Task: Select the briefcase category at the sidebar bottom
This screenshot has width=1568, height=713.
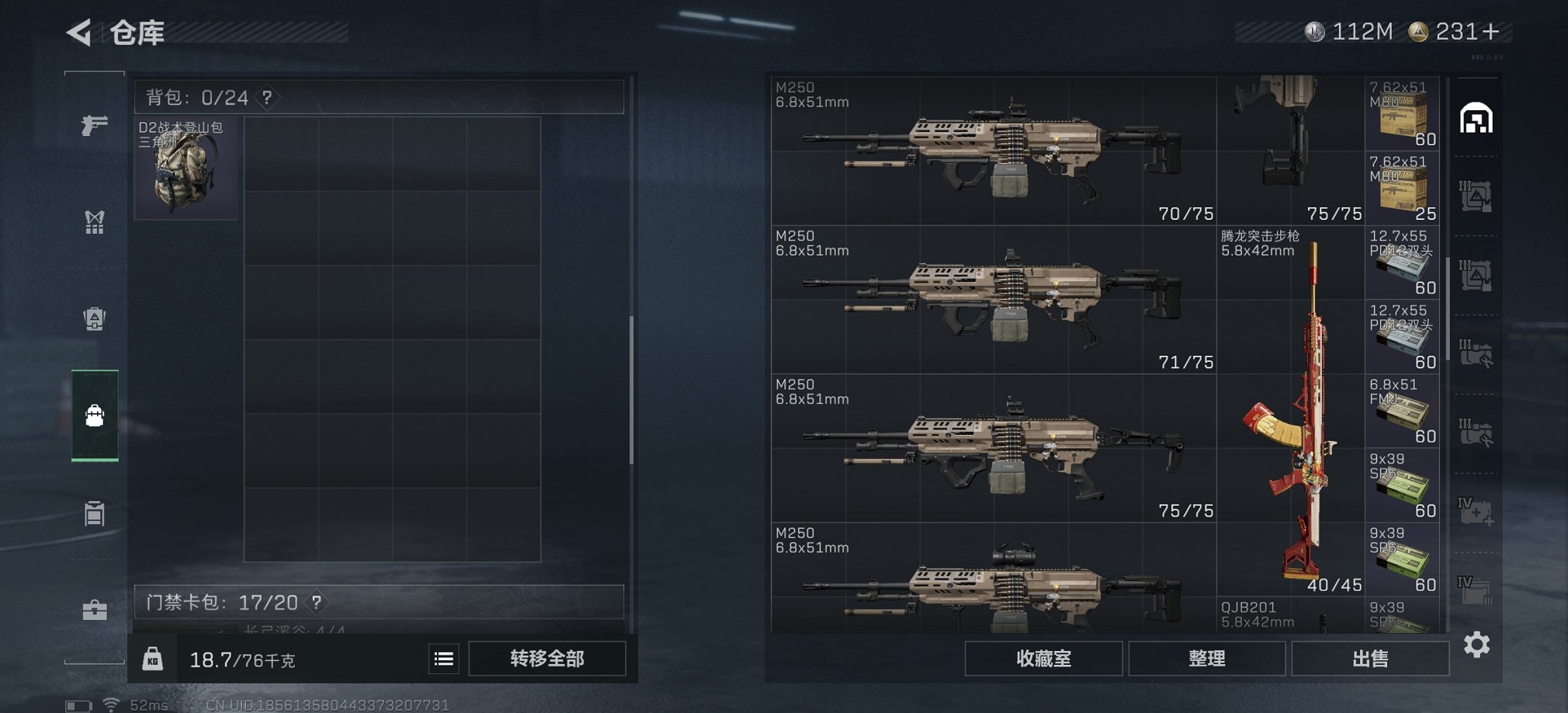Action: tap(94, 610)
